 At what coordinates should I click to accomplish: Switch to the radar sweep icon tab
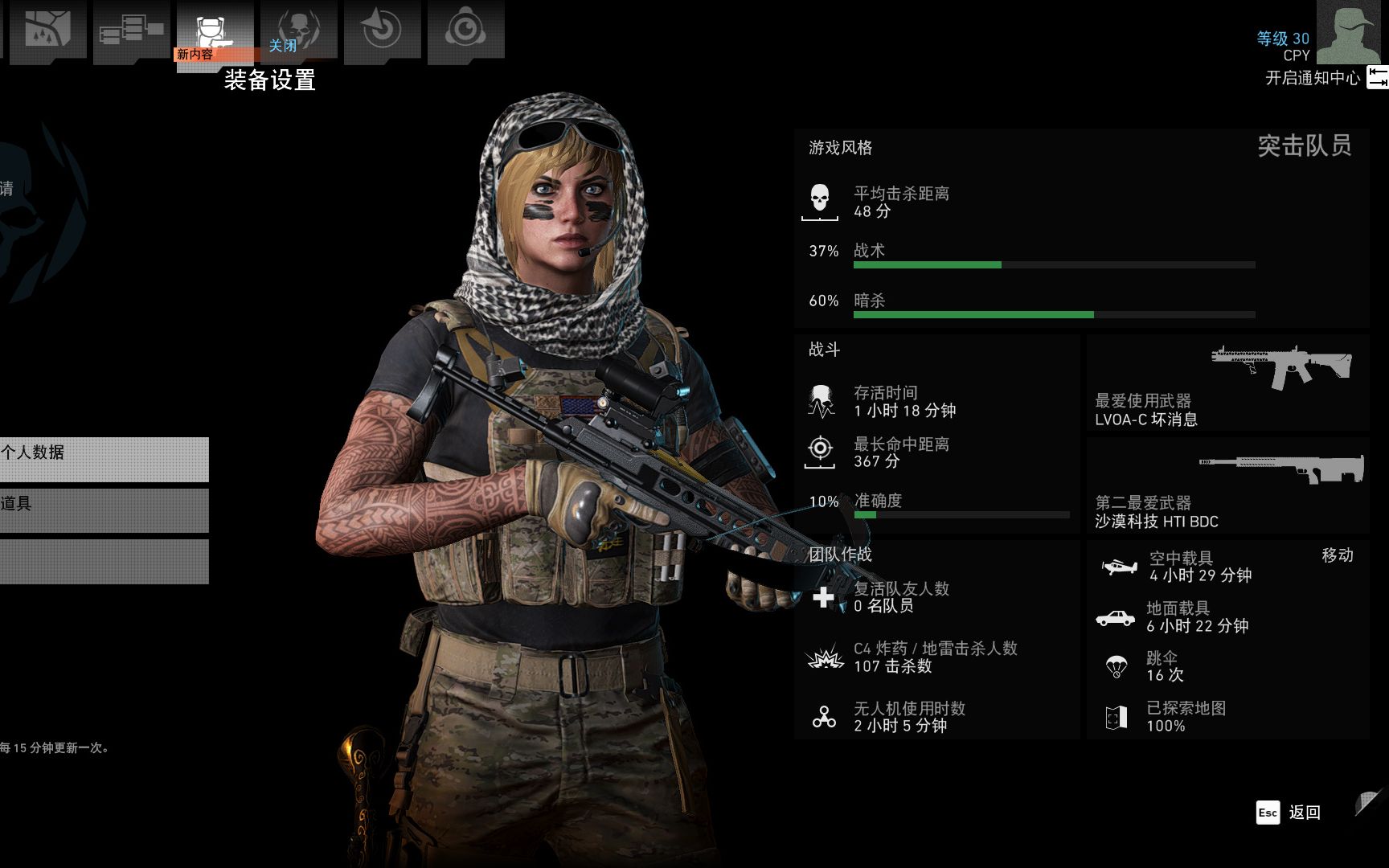coord(382,30)
